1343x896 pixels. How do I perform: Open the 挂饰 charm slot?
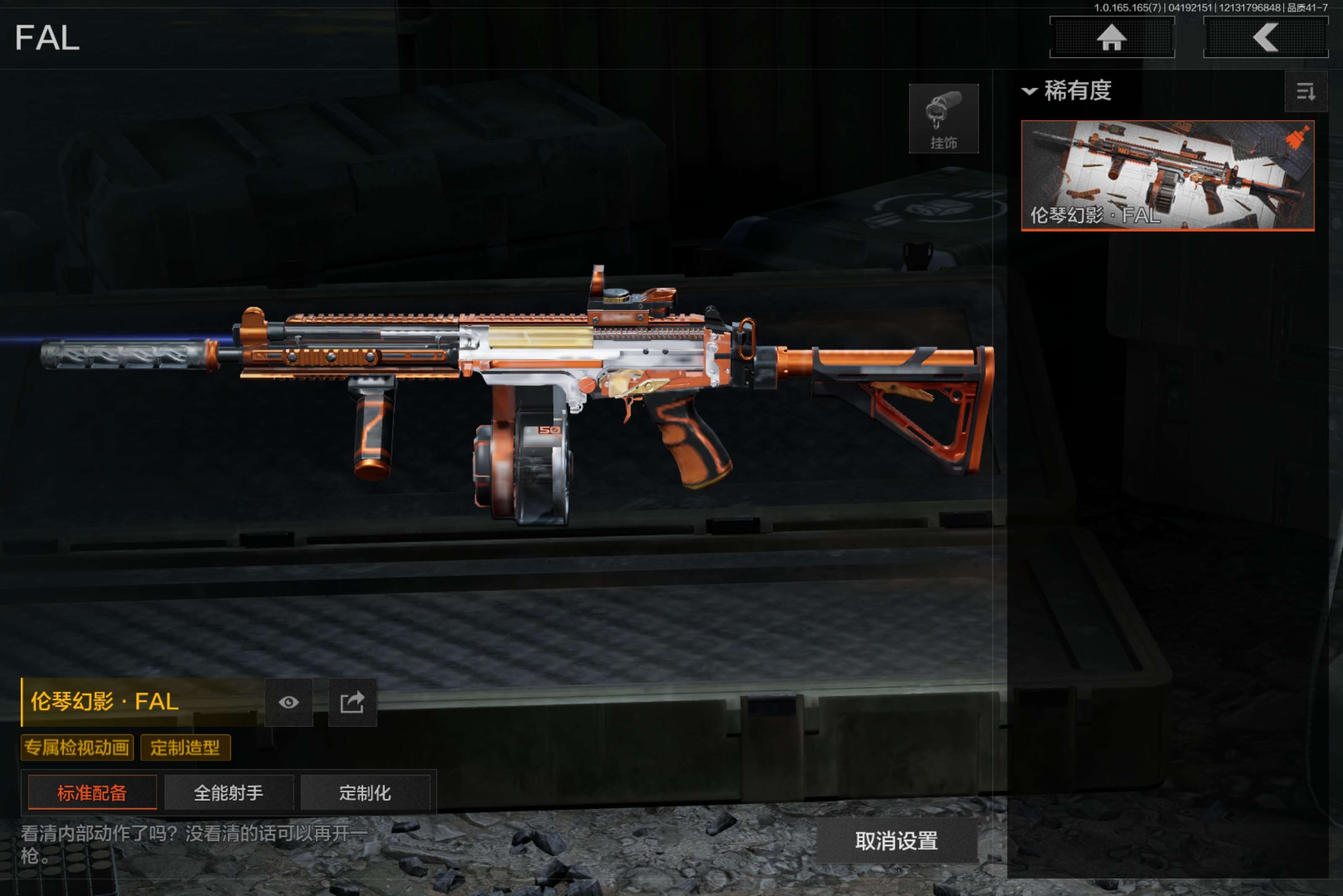943,118
